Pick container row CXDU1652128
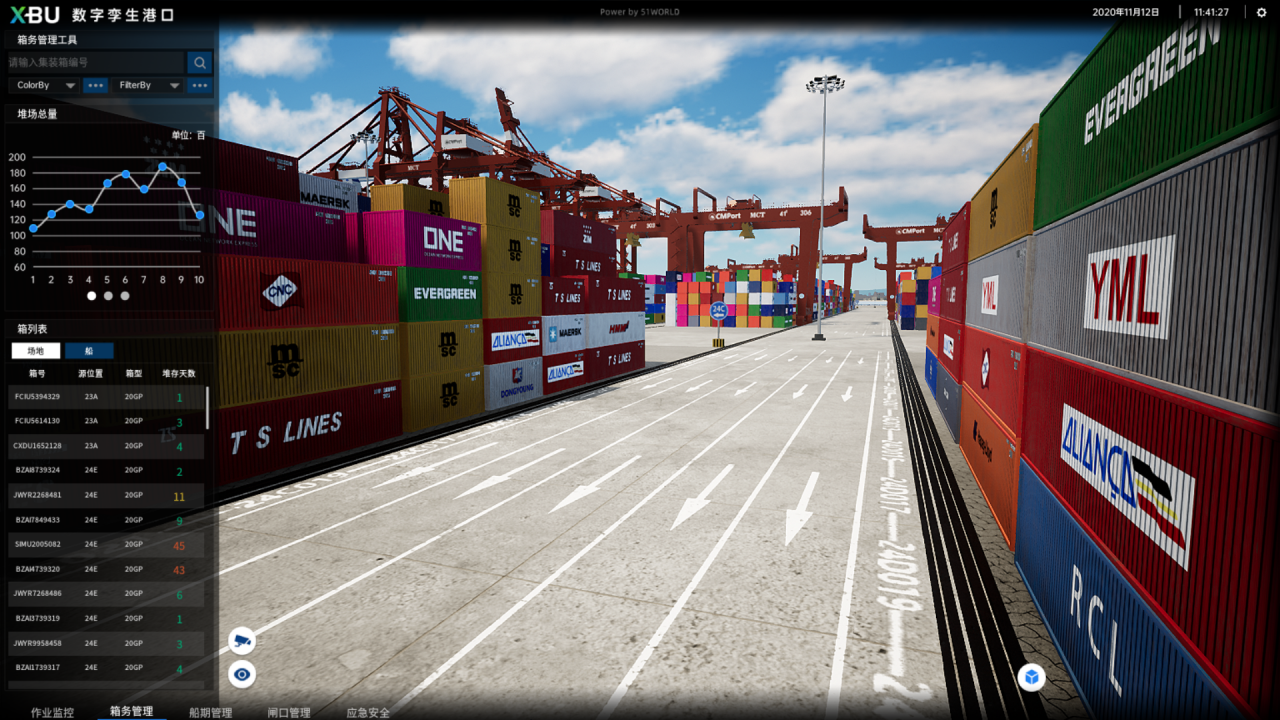Viewport: 1280px width, 720px height. pyautogui.click(x=106, y=446)
